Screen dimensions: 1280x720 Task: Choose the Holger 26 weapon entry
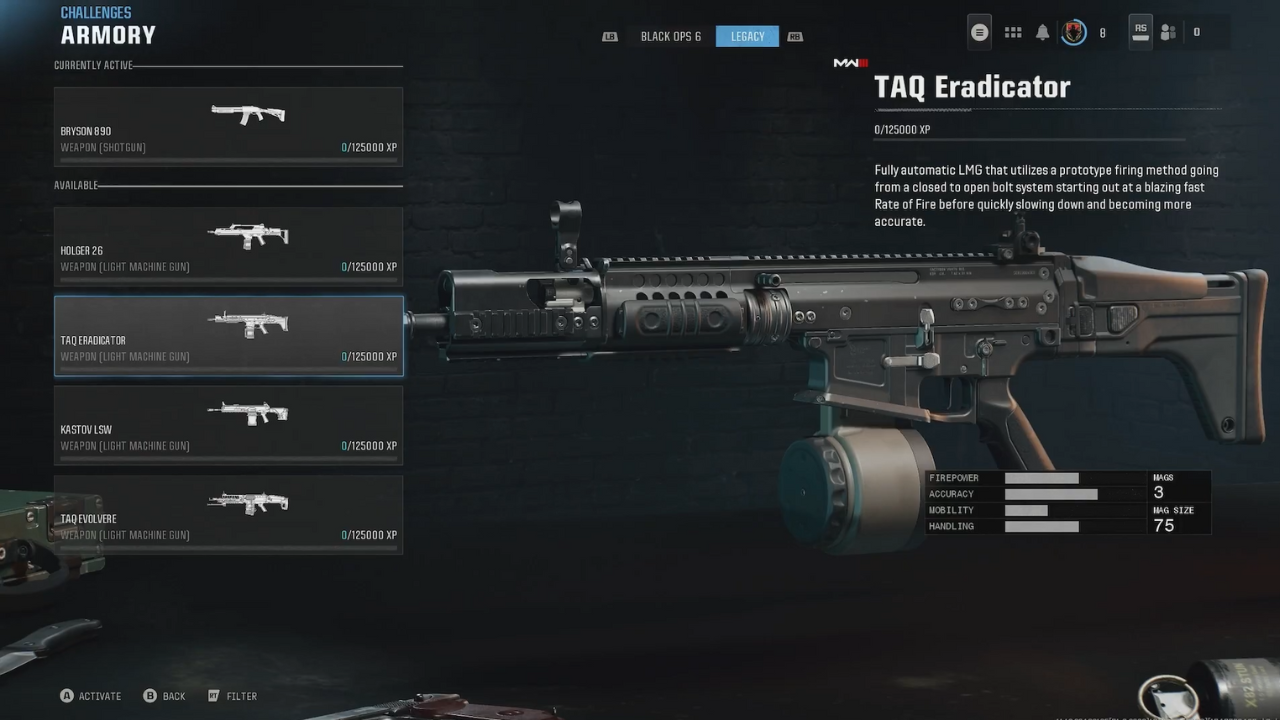[x=228, y=246]
